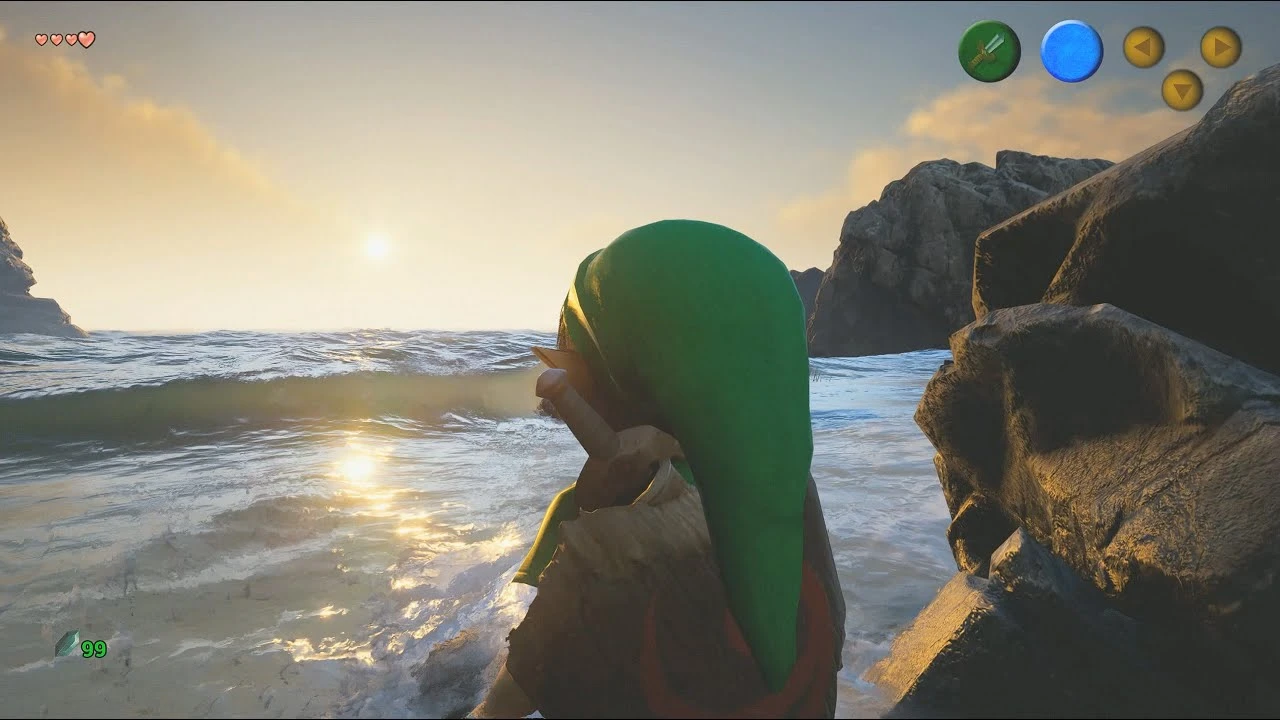The width and height of the screenshot is (1280, 720).
Task: Click the right C-button arrow
Action: click(x=1217, y=47)
